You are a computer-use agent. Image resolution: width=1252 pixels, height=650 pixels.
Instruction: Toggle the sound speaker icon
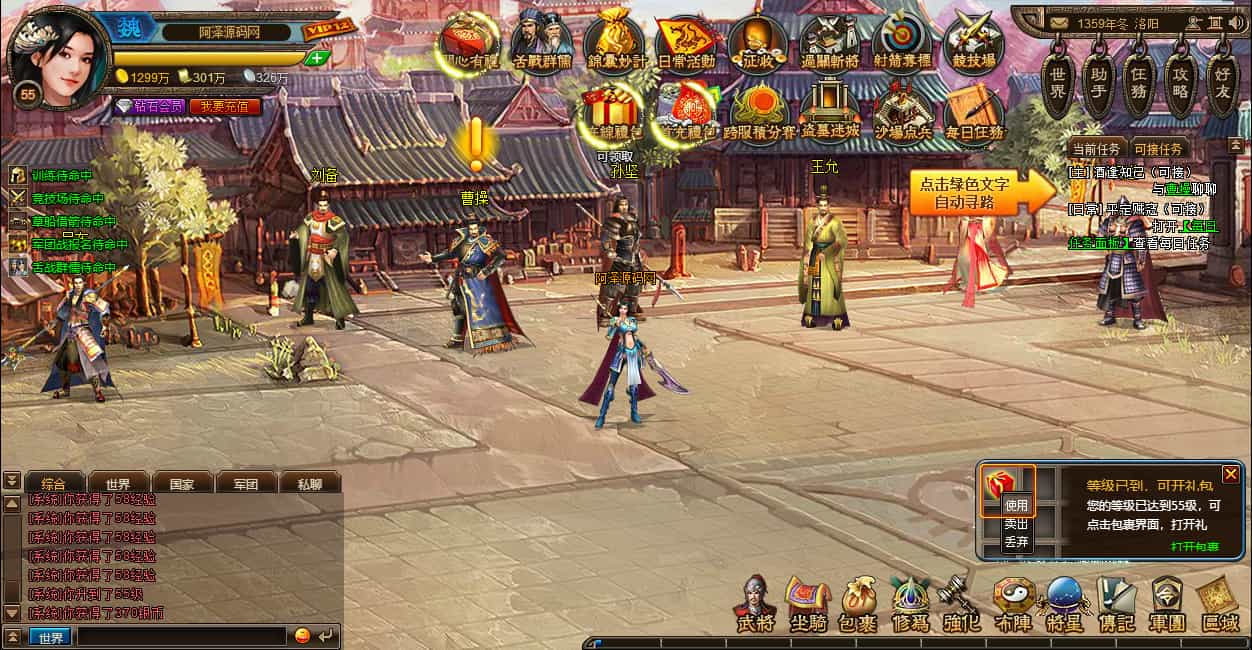1238,22
